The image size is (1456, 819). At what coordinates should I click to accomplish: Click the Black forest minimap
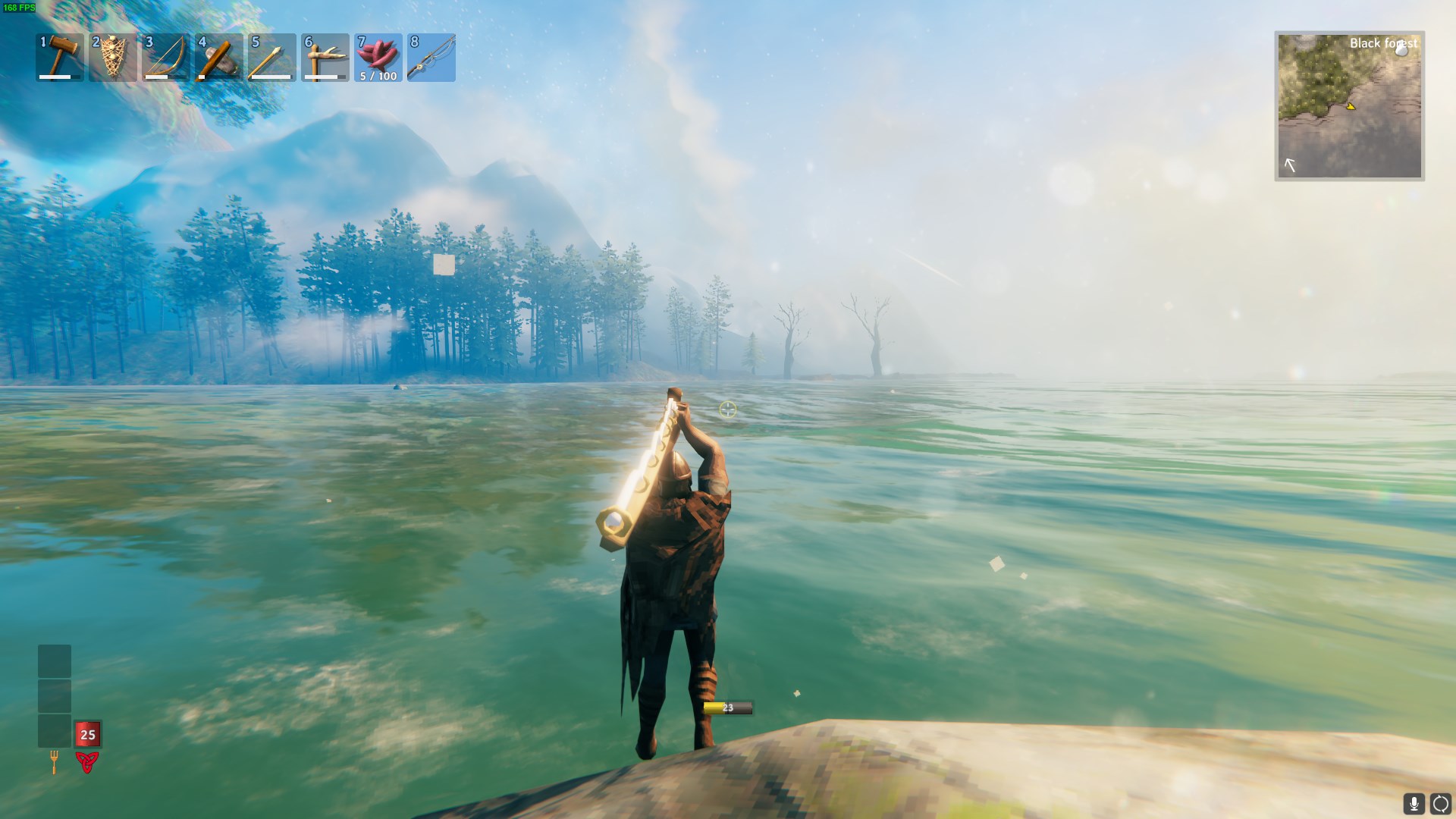[x=1349, y=105]
